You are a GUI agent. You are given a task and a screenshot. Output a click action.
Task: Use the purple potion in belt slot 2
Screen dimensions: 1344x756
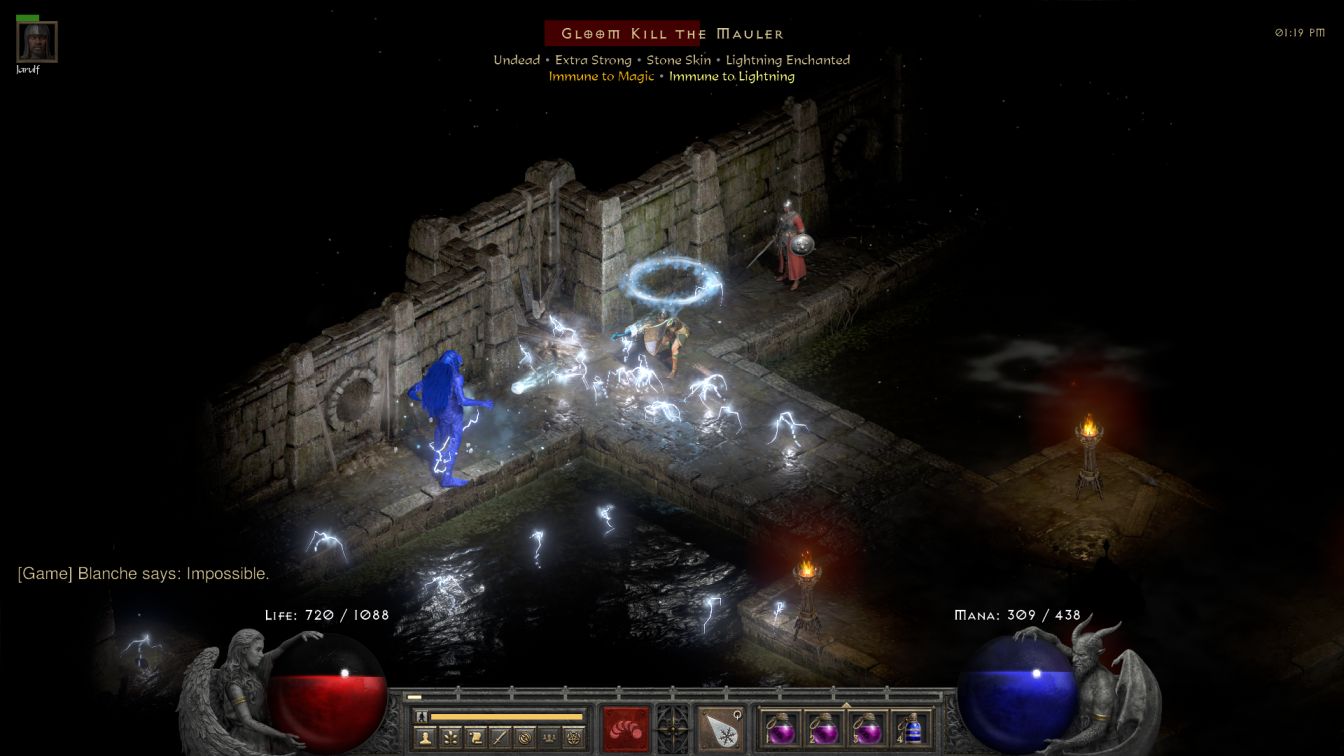[x=823, y=728]
